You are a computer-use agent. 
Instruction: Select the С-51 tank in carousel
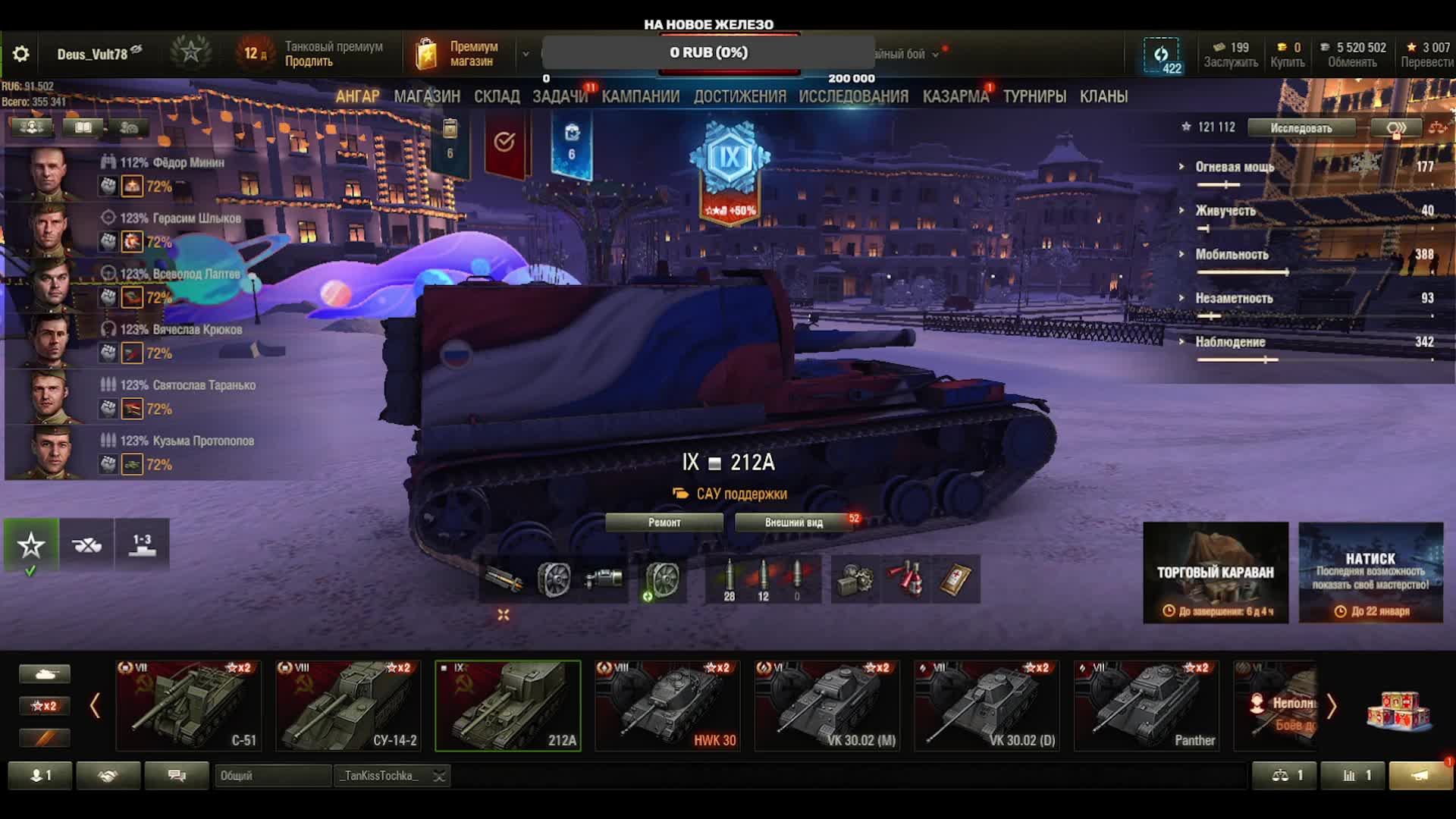click(189, 706)
